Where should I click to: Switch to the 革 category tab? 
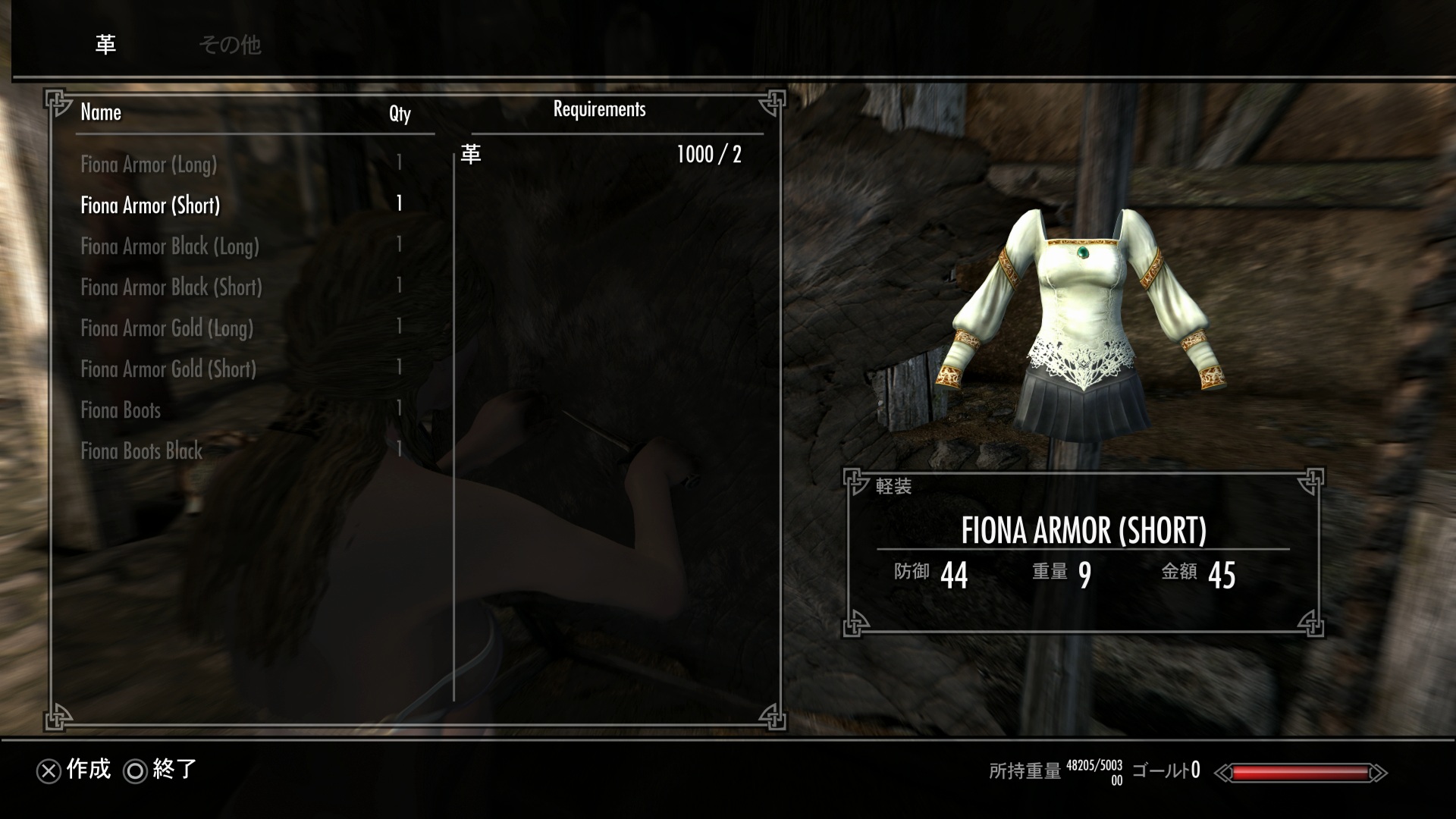coord(105,45)
